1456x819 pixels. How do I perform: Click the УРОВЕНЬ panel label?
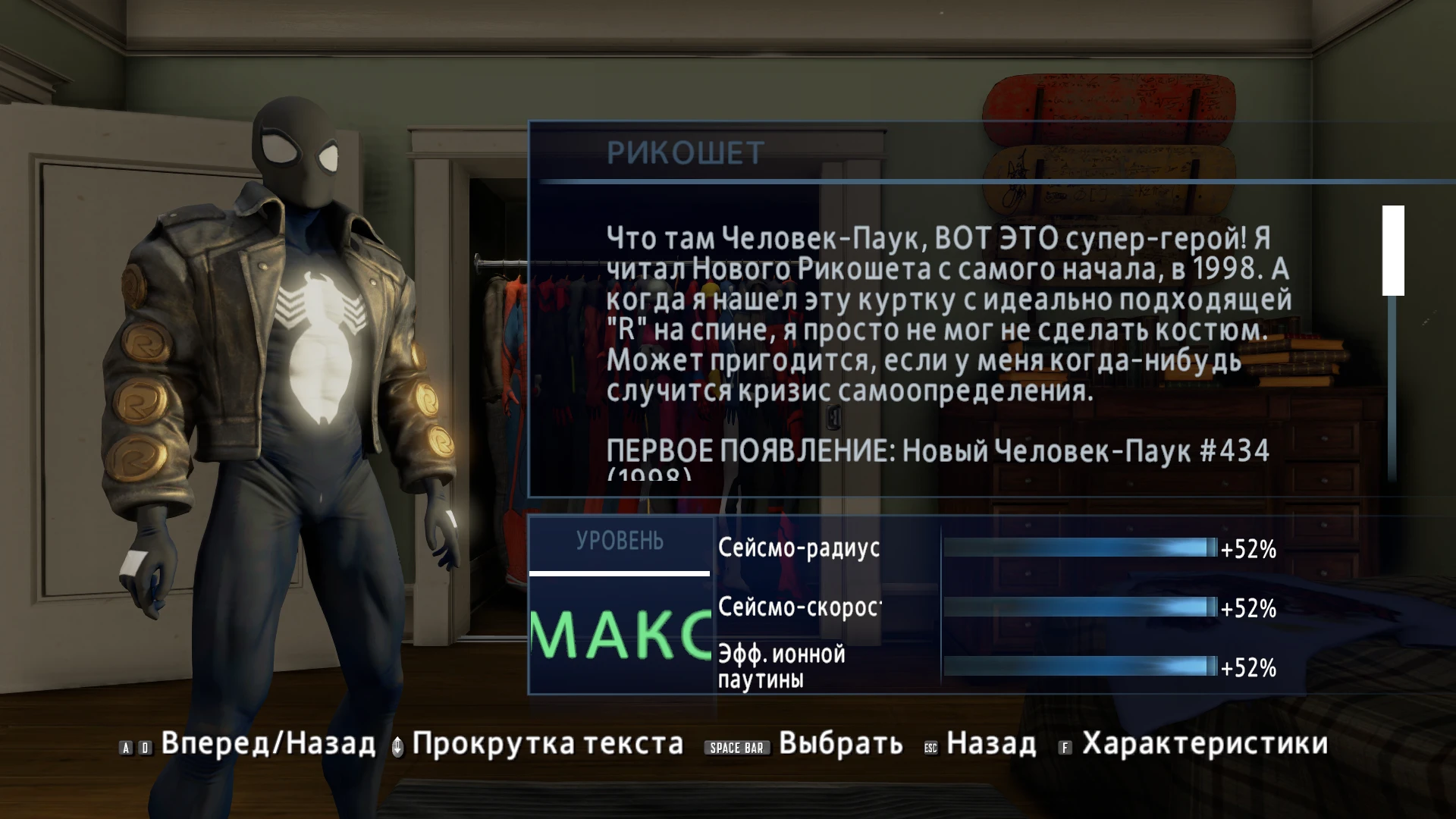click(x=620, y=540)
